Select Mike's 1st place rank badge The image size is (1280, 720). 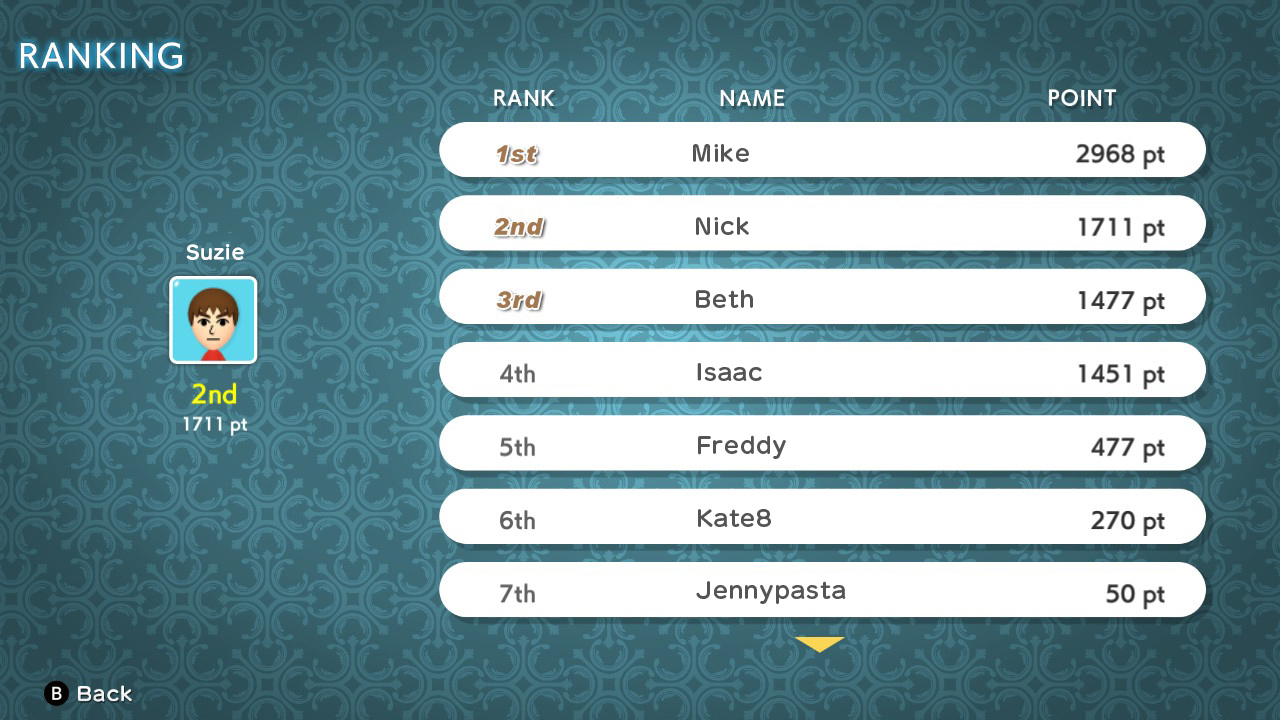518,152
